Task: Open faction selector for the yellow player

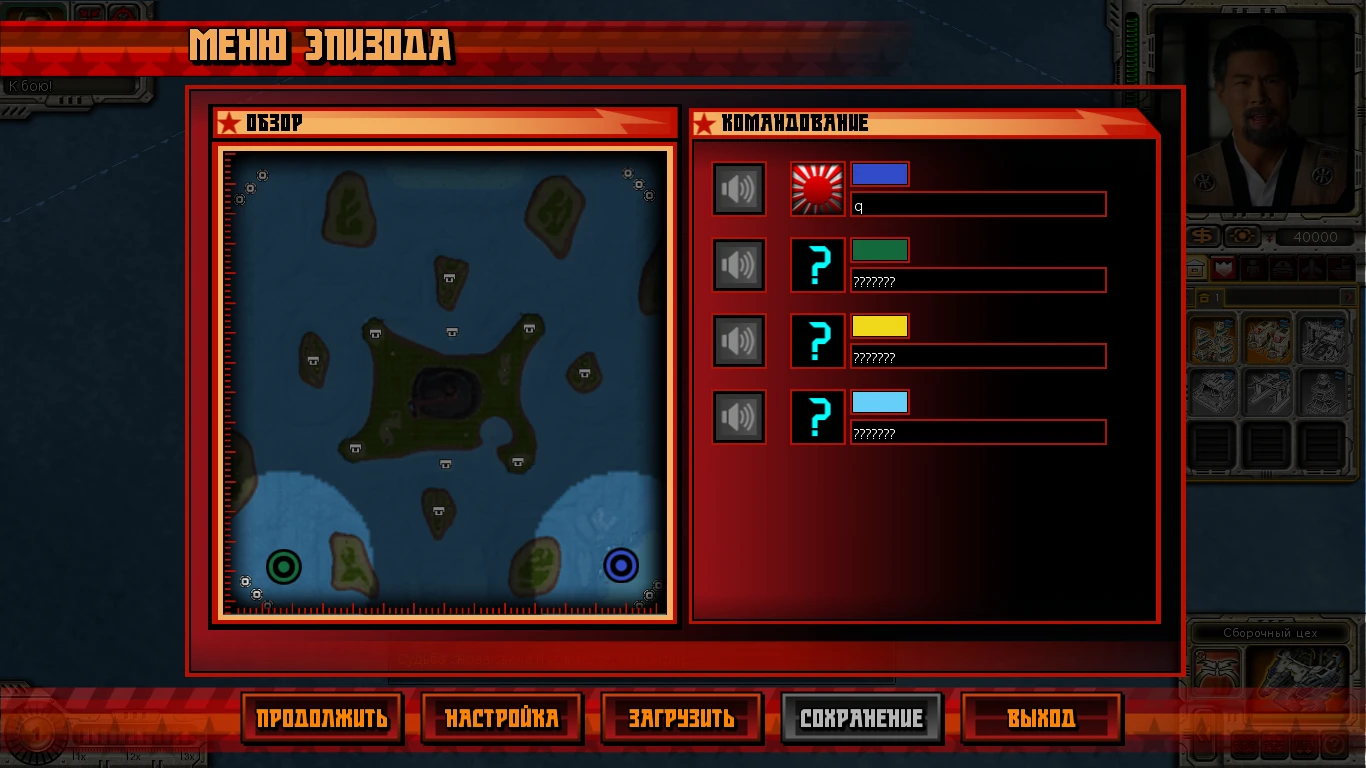Action: pos(817,340)
